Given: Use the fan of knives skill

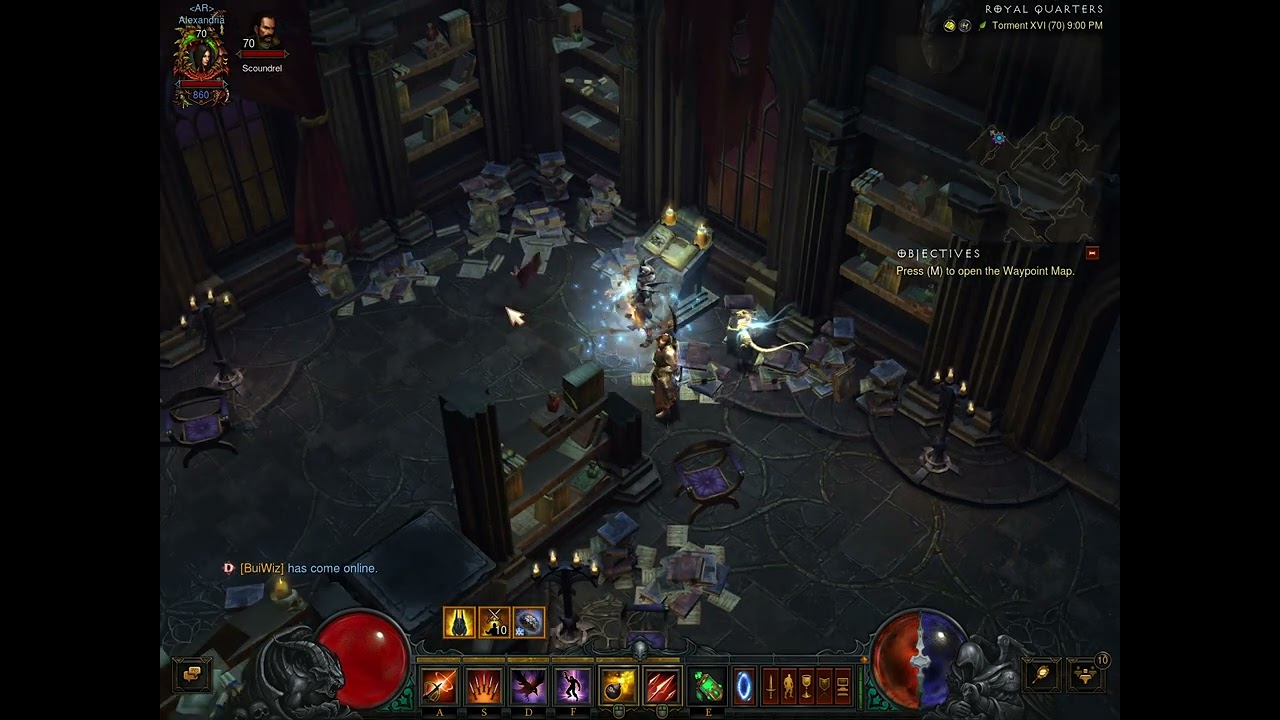Looking at the screenshot, I should (484, 686).
